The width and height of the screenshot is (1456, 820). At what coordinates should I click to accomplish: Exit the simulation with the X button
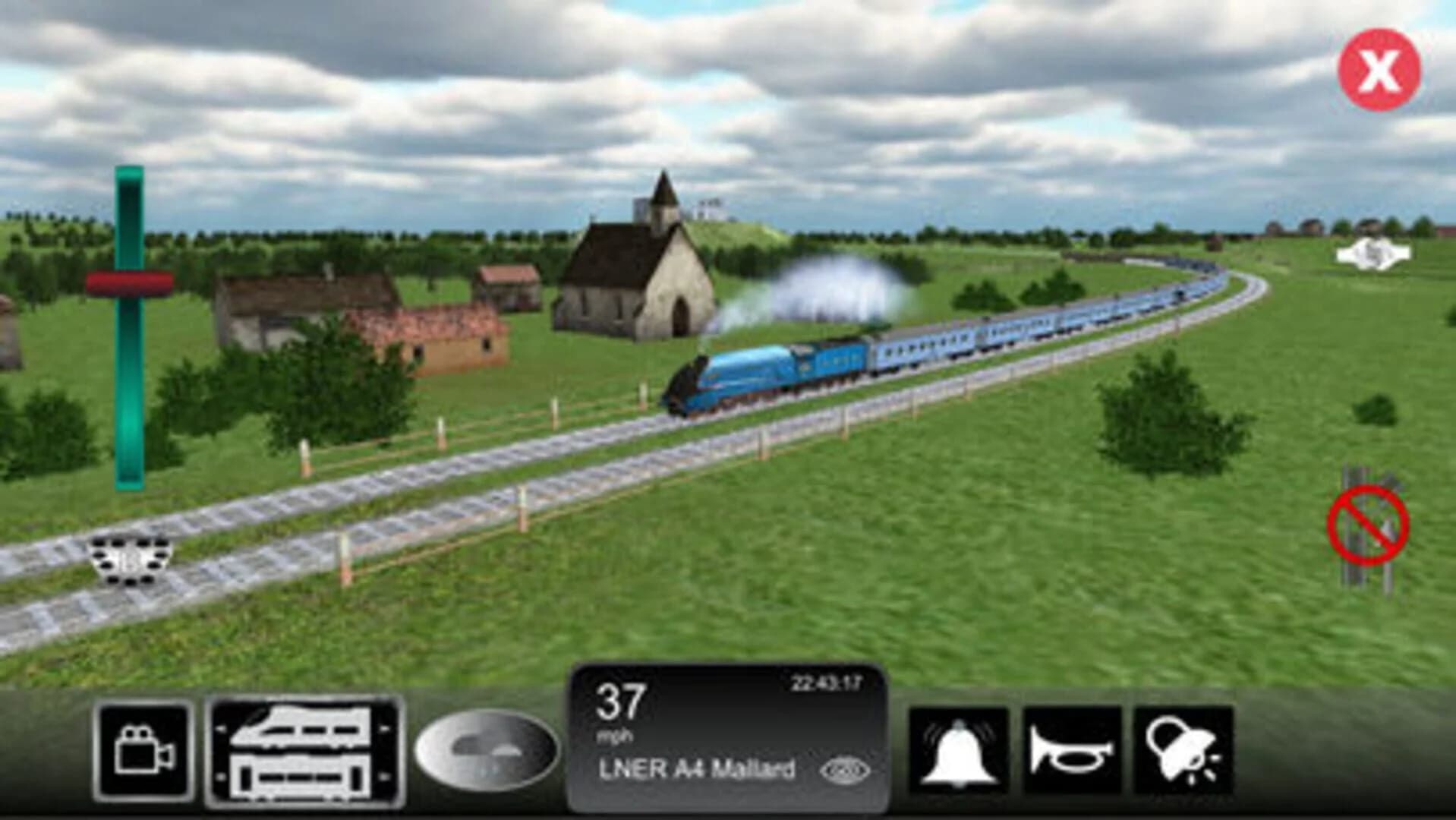1381,68
